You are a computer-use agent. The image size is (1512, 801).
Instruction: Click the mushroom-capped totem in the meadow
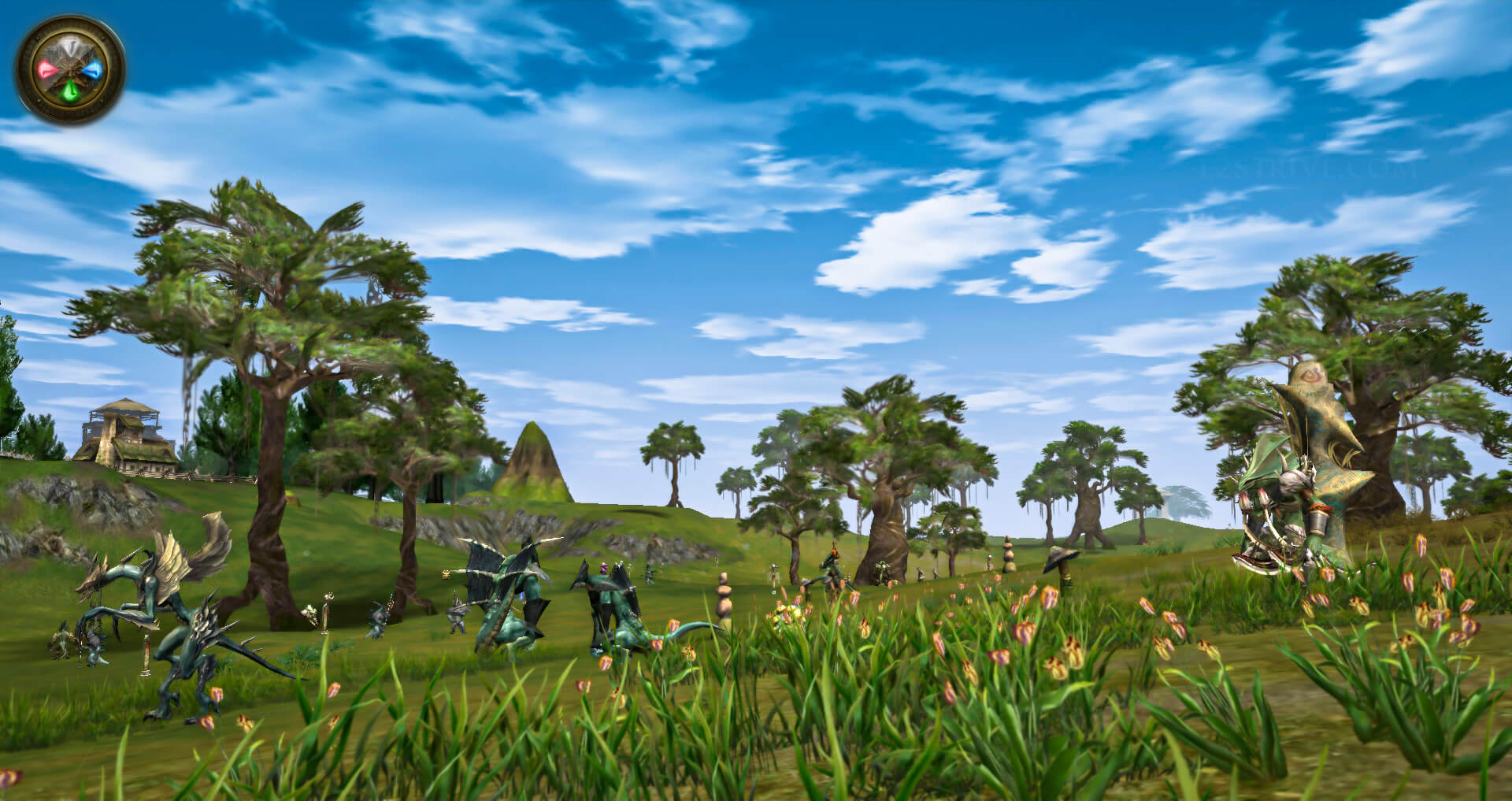(x=1060, y=558)
